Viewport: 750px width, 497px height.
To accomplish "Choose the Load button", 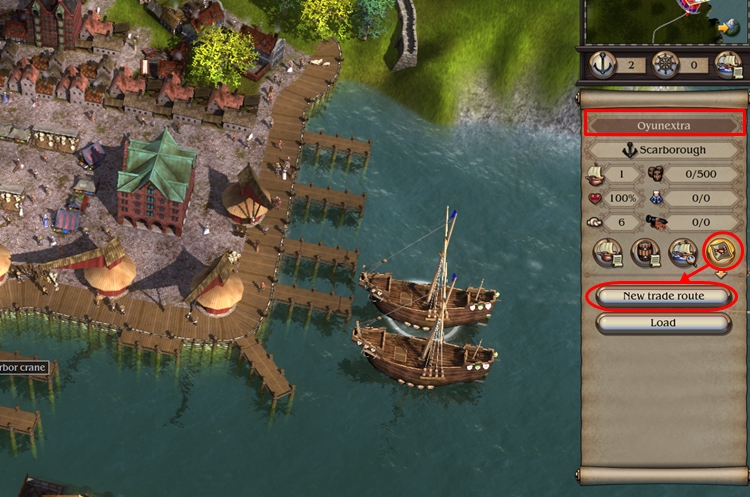I will 664,323.
